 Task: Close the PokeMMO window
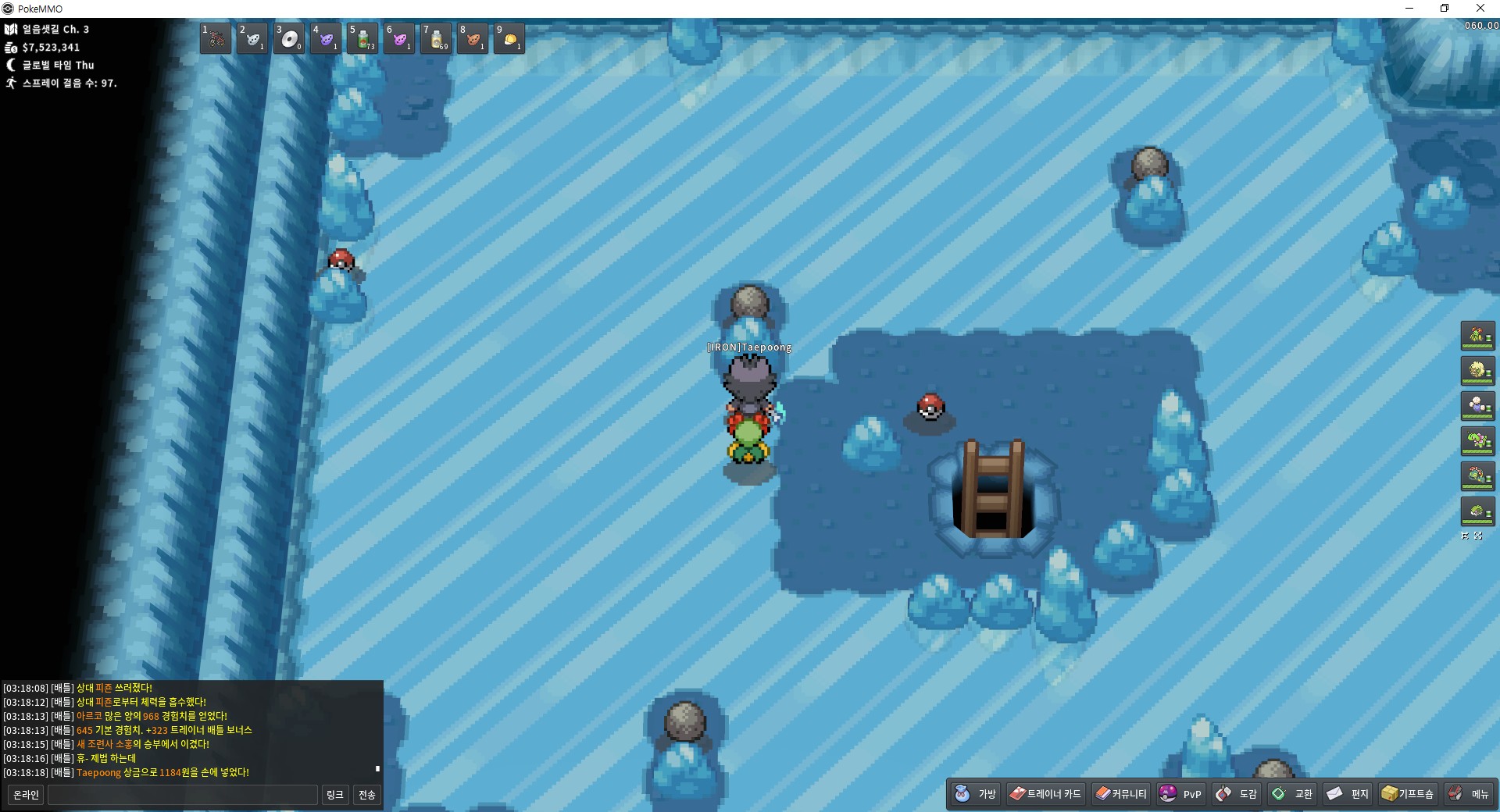click(x=1480, y=9)
